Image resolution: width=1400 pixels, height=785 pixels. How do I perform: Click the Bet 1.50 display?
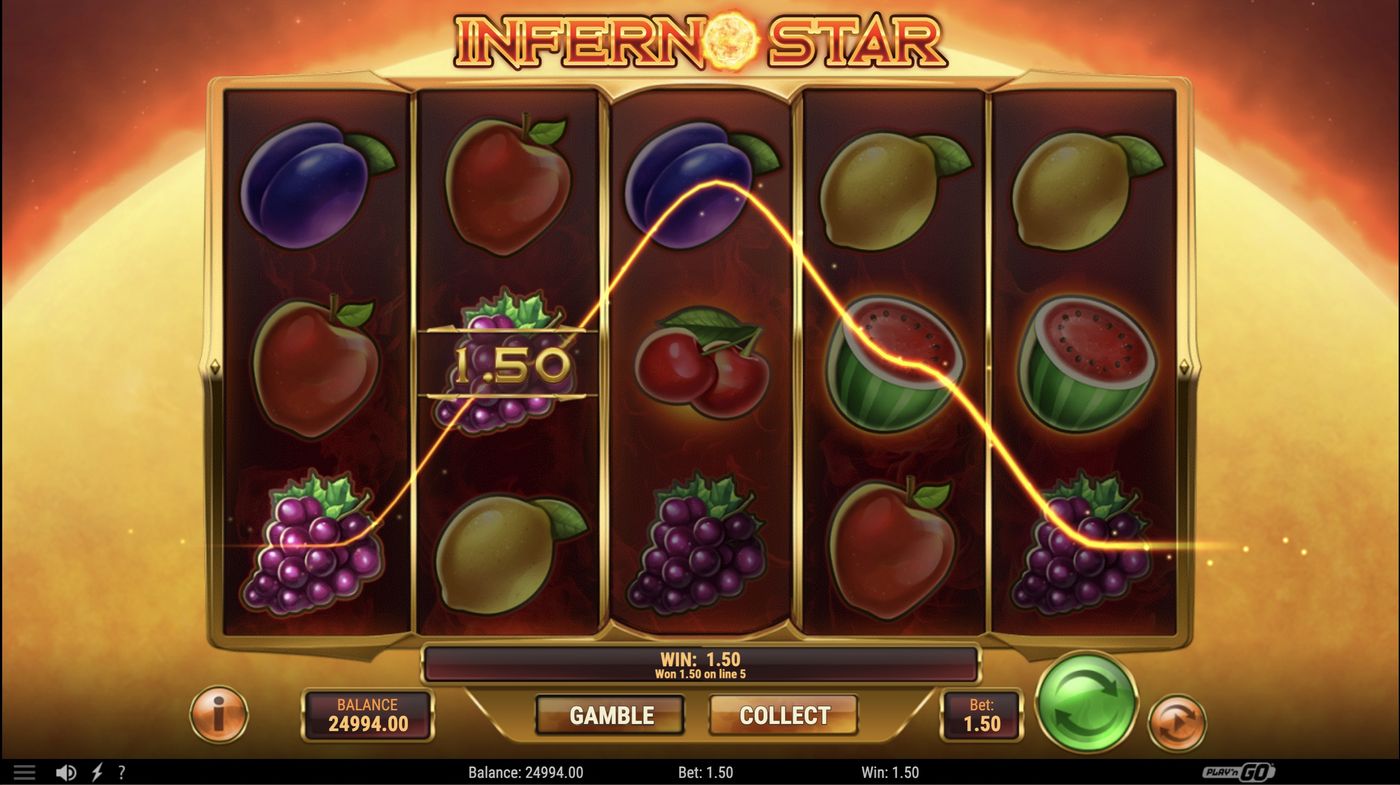pyautogui.click(x=981, y=714)
